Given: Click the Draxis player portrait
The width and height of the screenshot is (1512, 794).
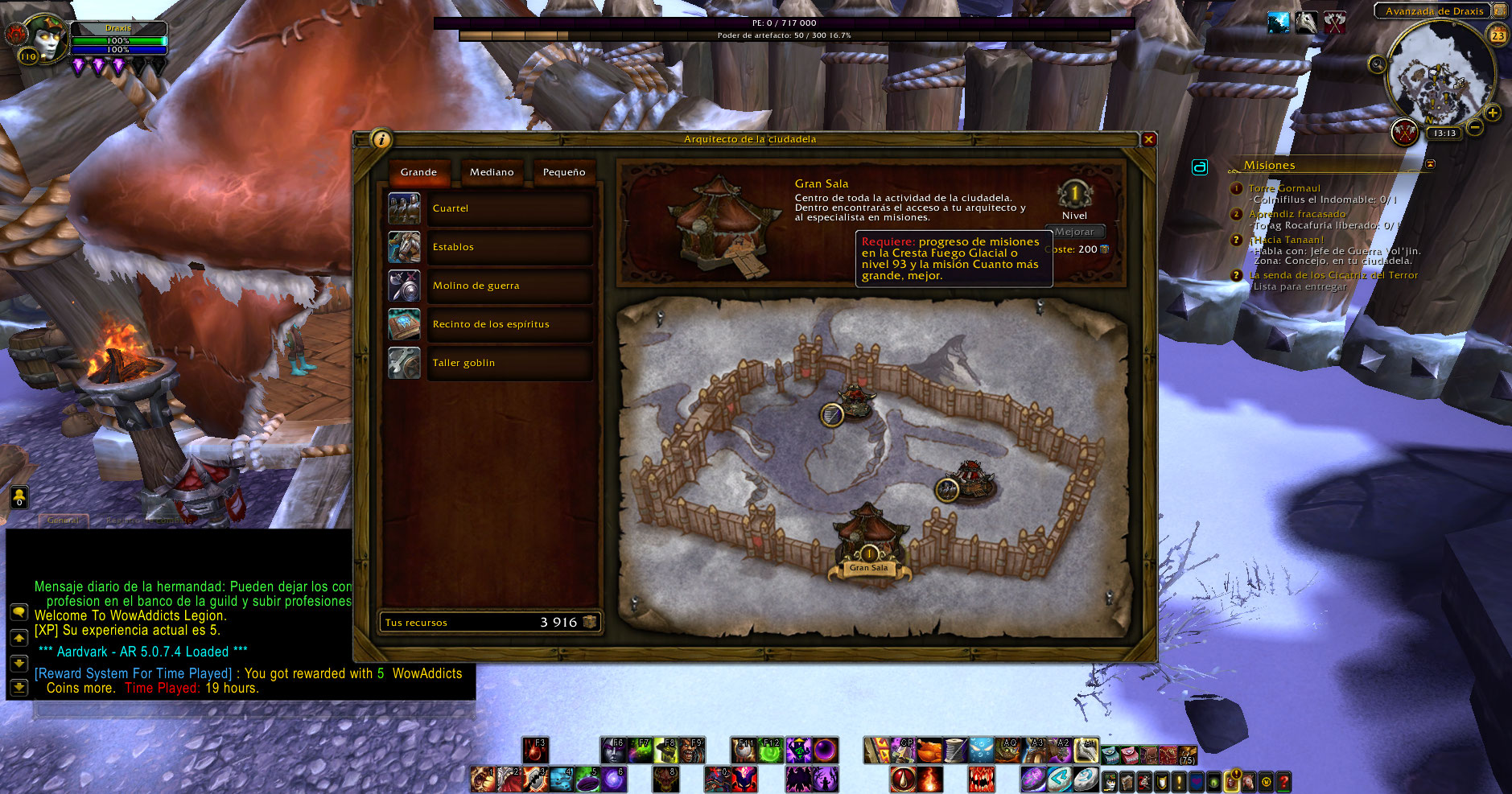Looking at the screenshot, I should (45, 39).
